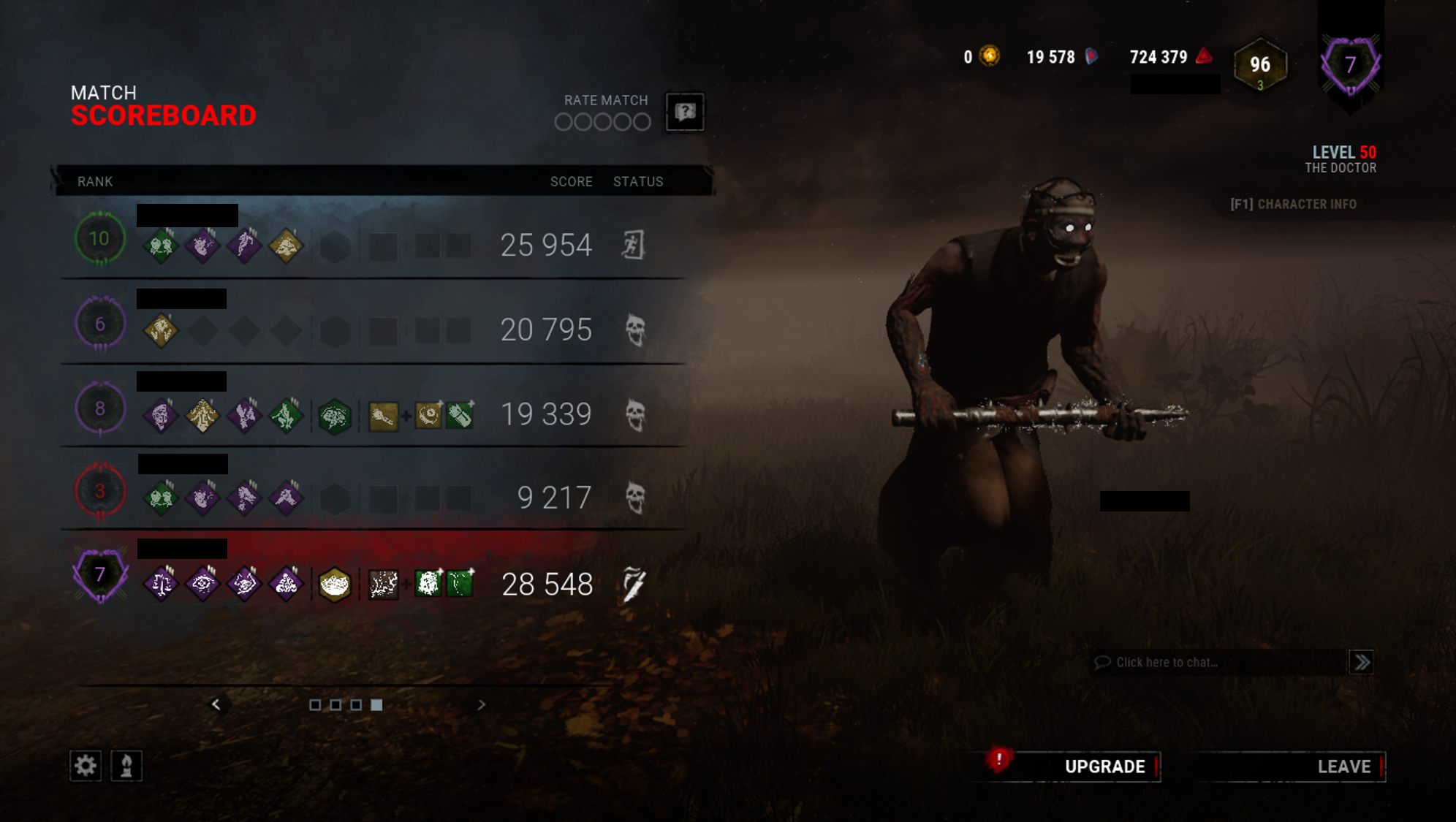The image size is (1456, 822).
Task: Go to next scoreboard page
Action: tap(482, 704)
